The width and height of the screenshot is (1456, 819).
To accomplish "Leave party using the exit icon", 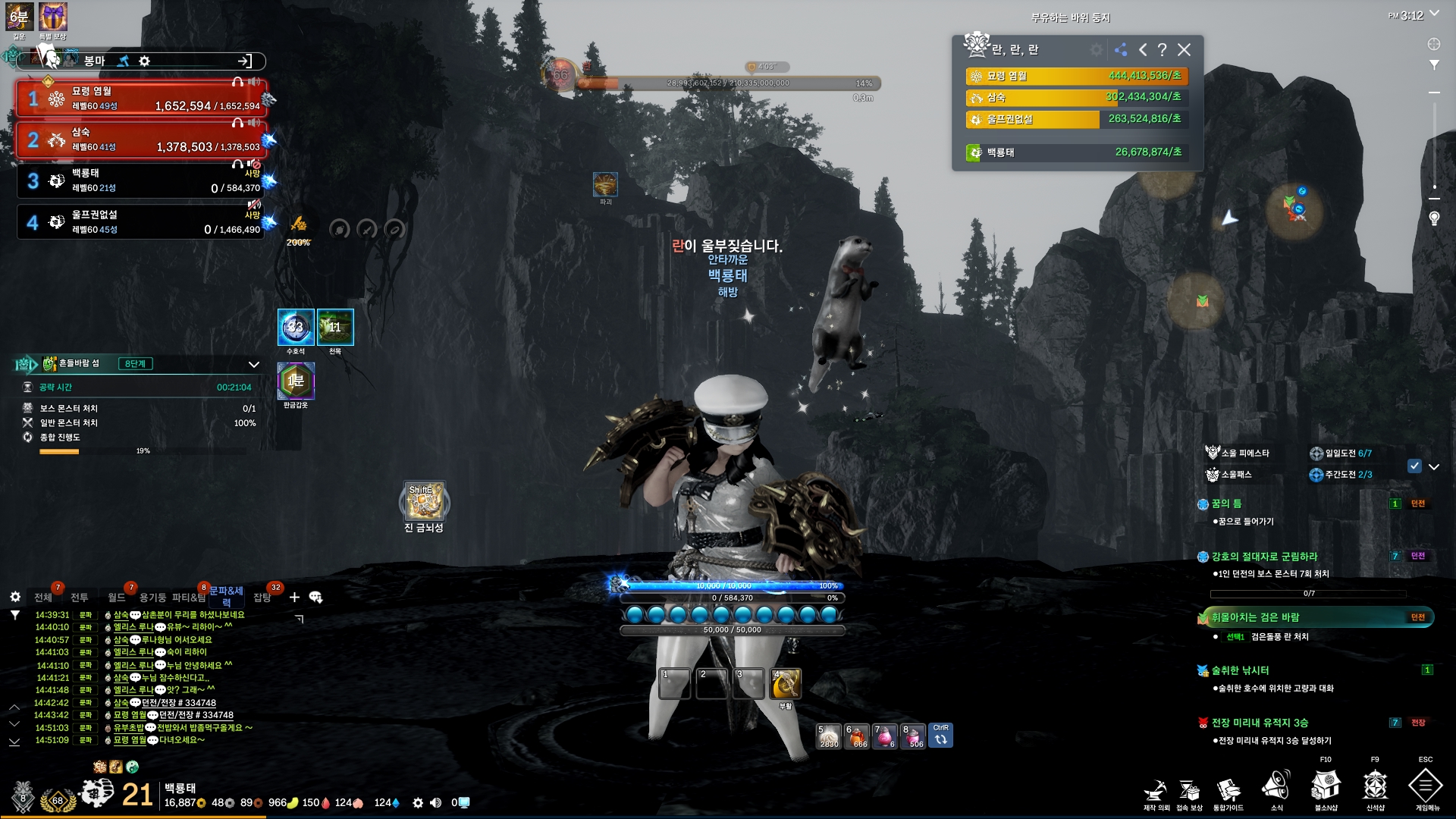I will 244,61.
